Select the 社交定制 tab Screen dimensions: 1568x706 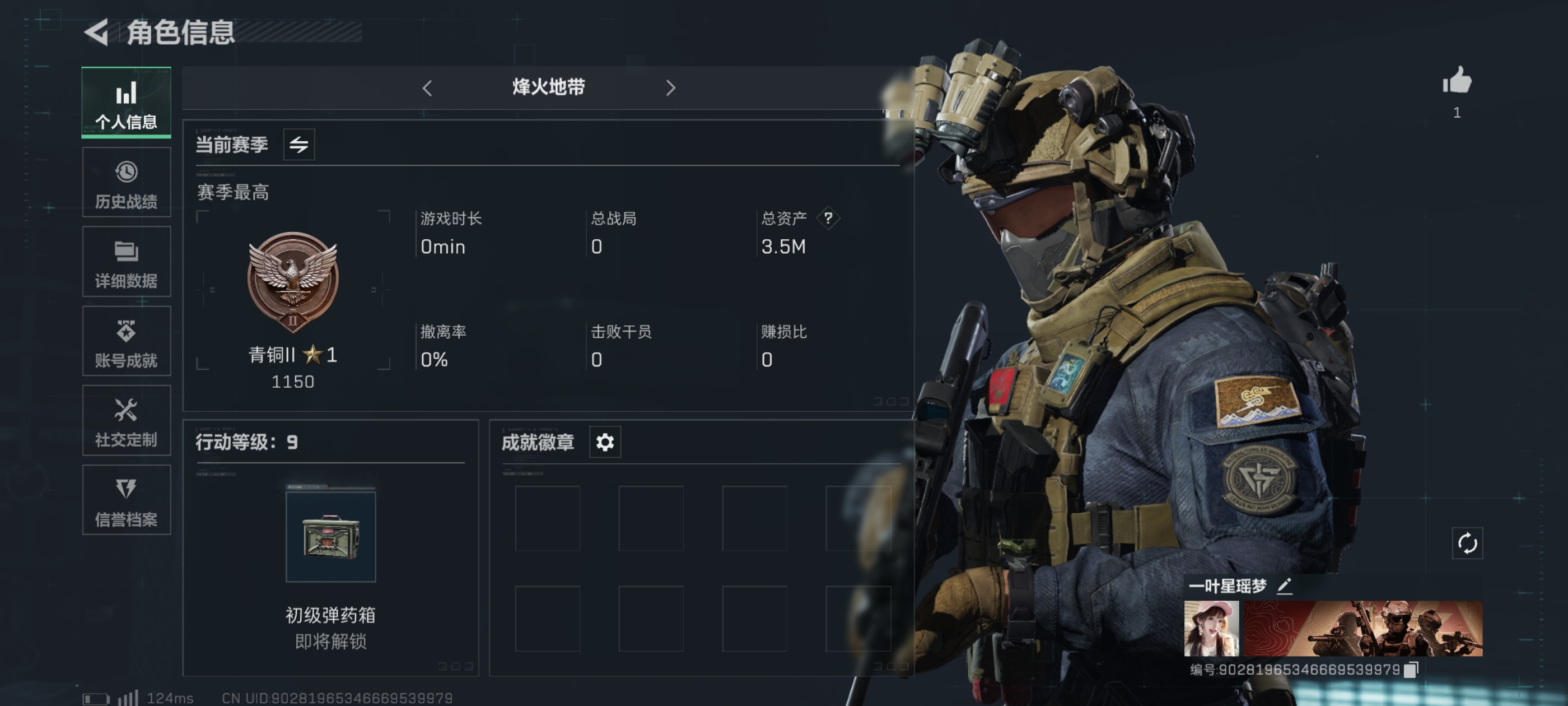[x=126, y=421]
